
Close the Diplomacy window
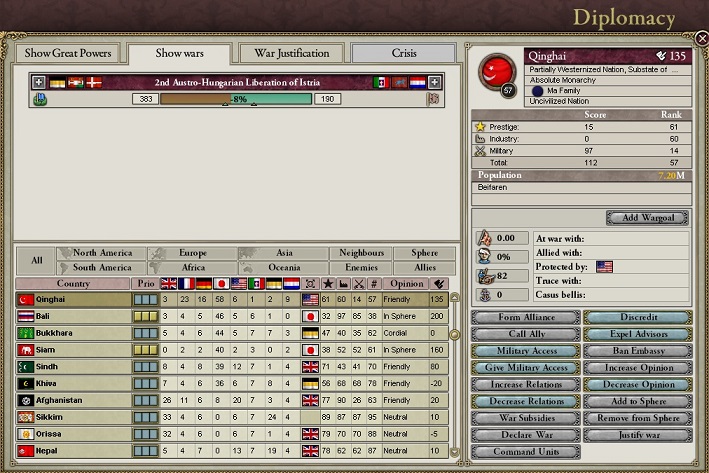(701, 38)
